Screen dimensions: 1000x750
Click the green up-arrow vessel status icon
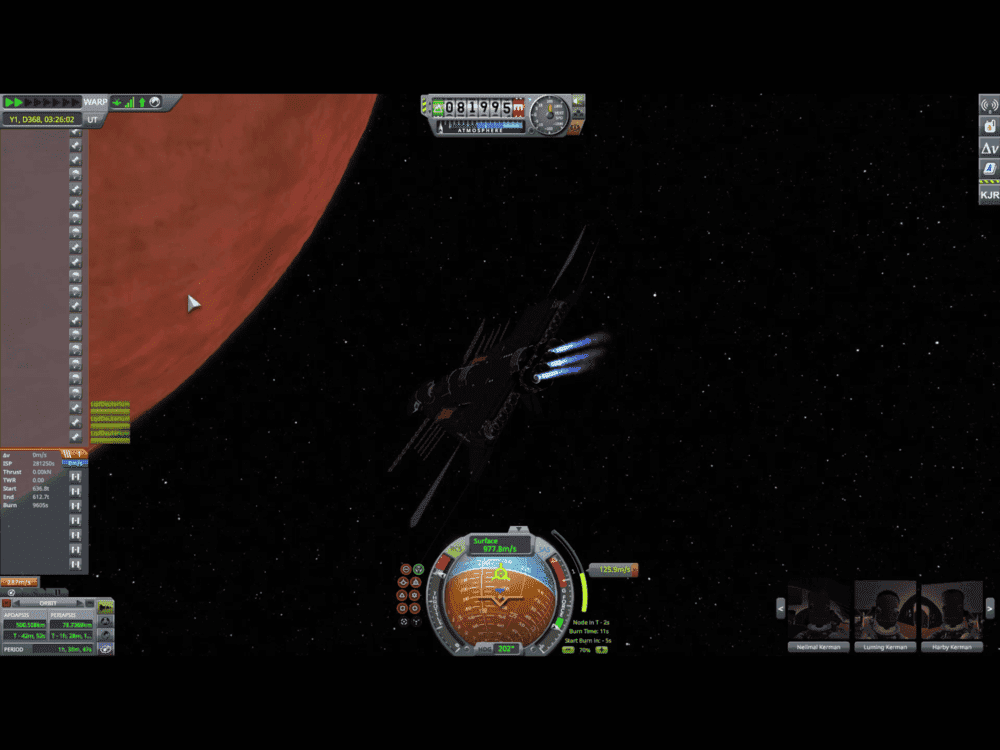coord(142,102)
